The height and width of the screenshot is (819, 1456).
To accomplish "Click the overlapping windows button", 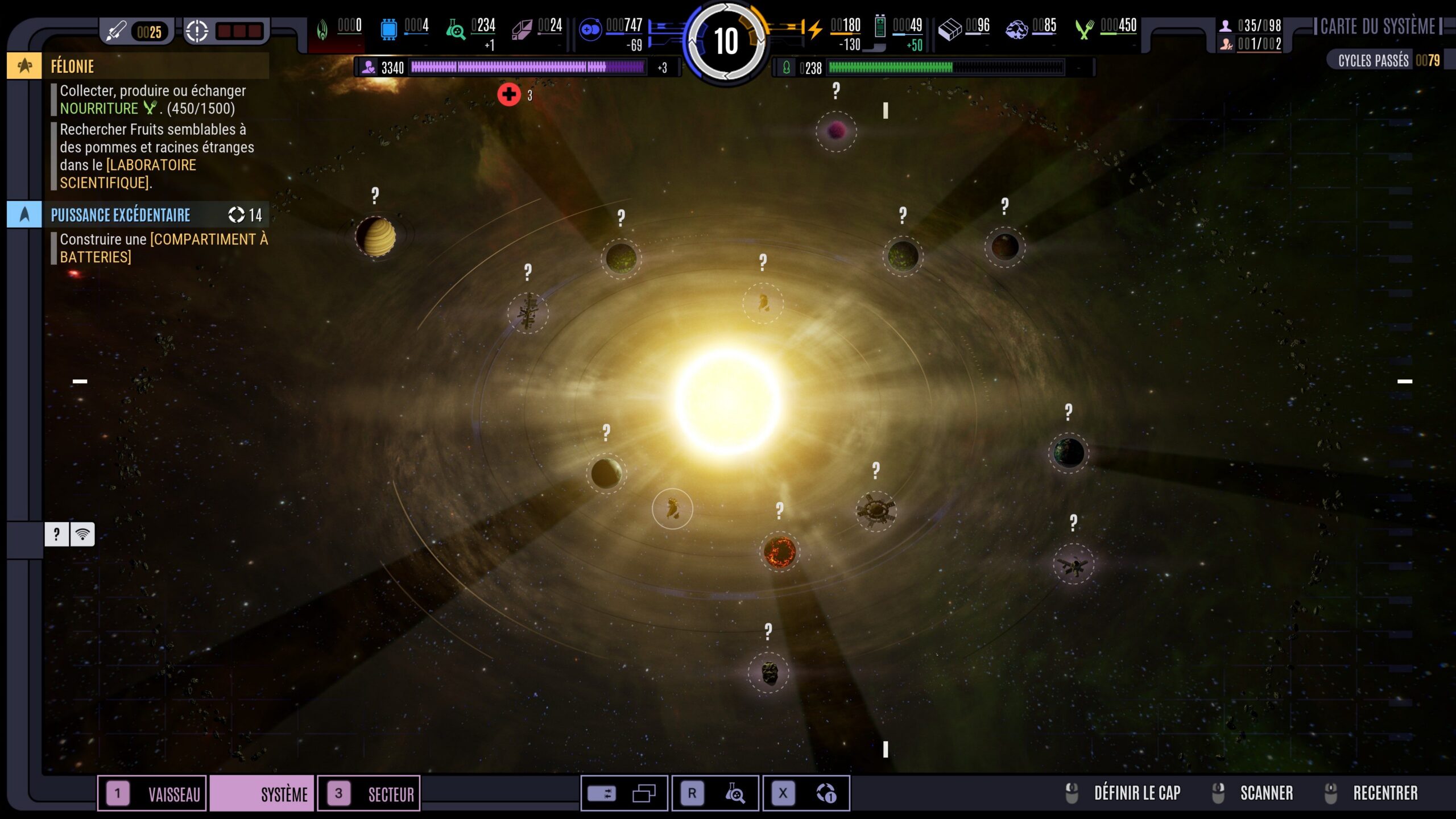I will pyautogui.click(x=644, y=793).
